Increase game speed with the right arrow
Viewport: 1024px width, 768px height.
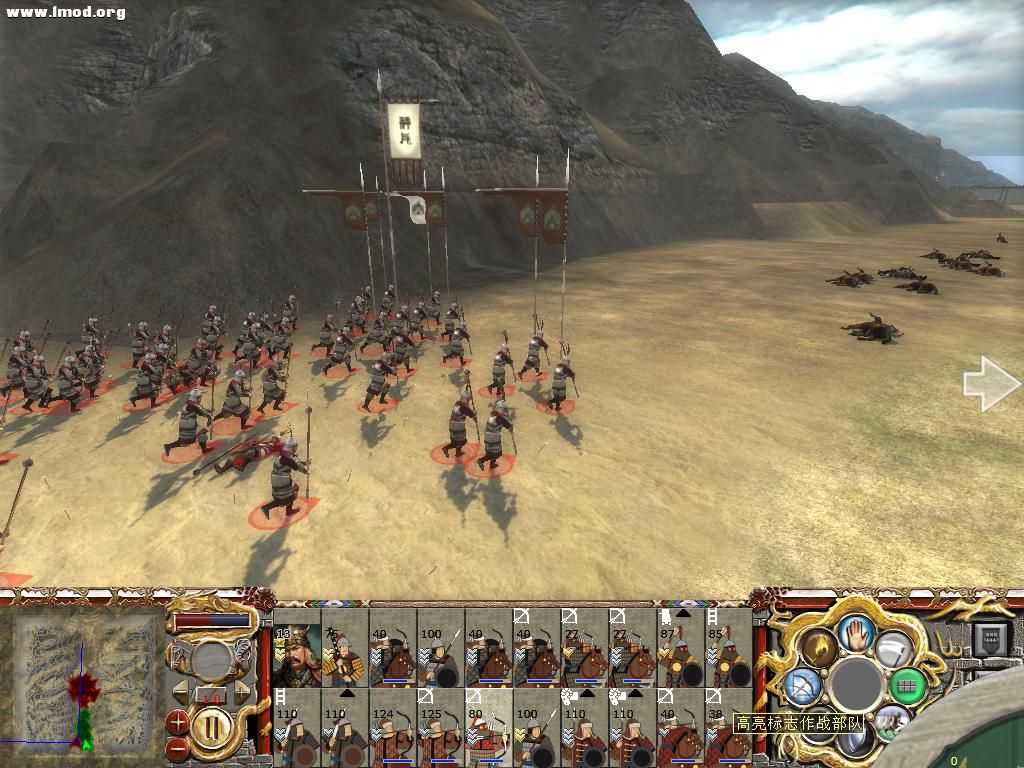[242, 693]
